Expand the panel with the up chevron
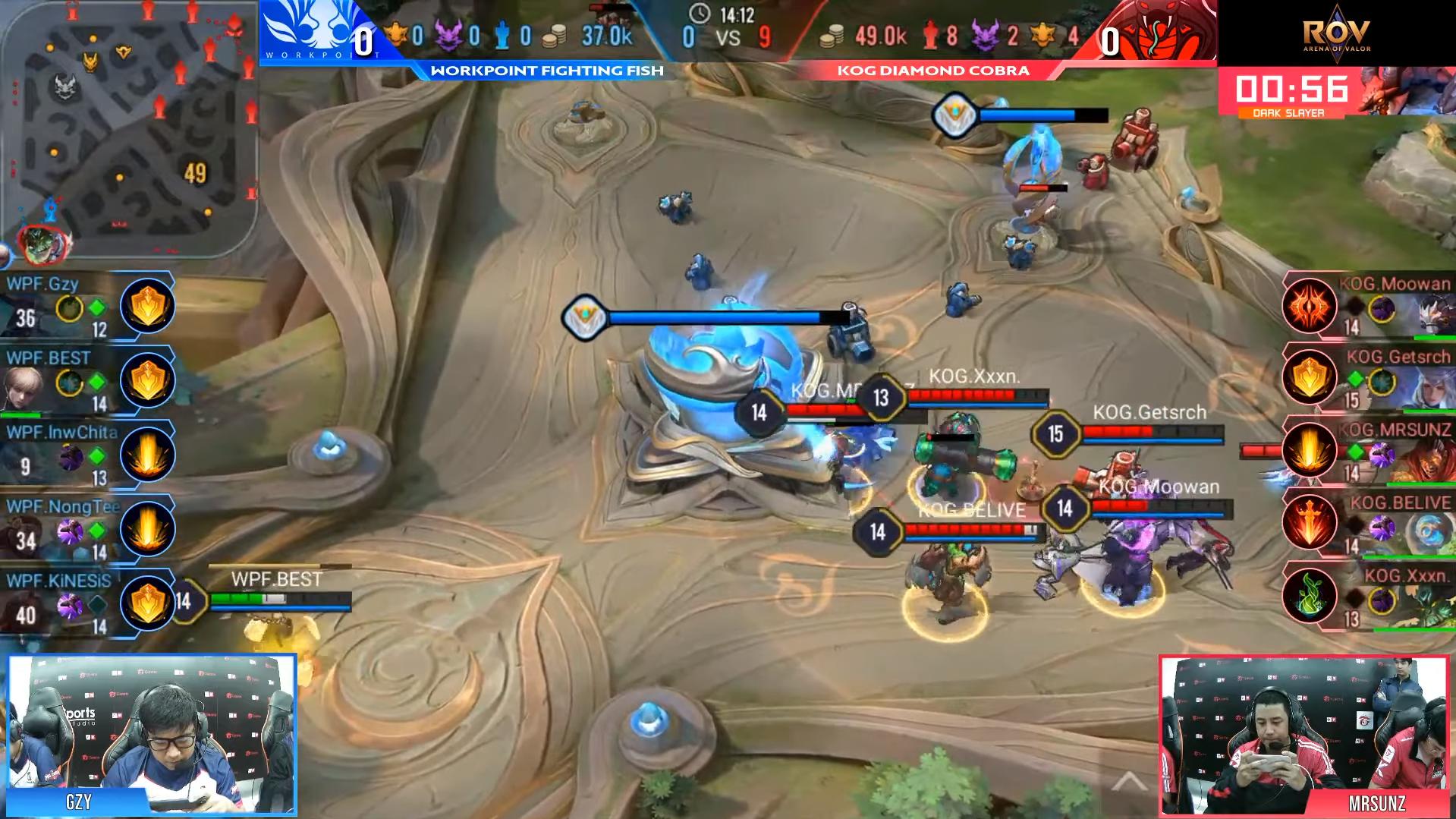 click(1129, 781)
